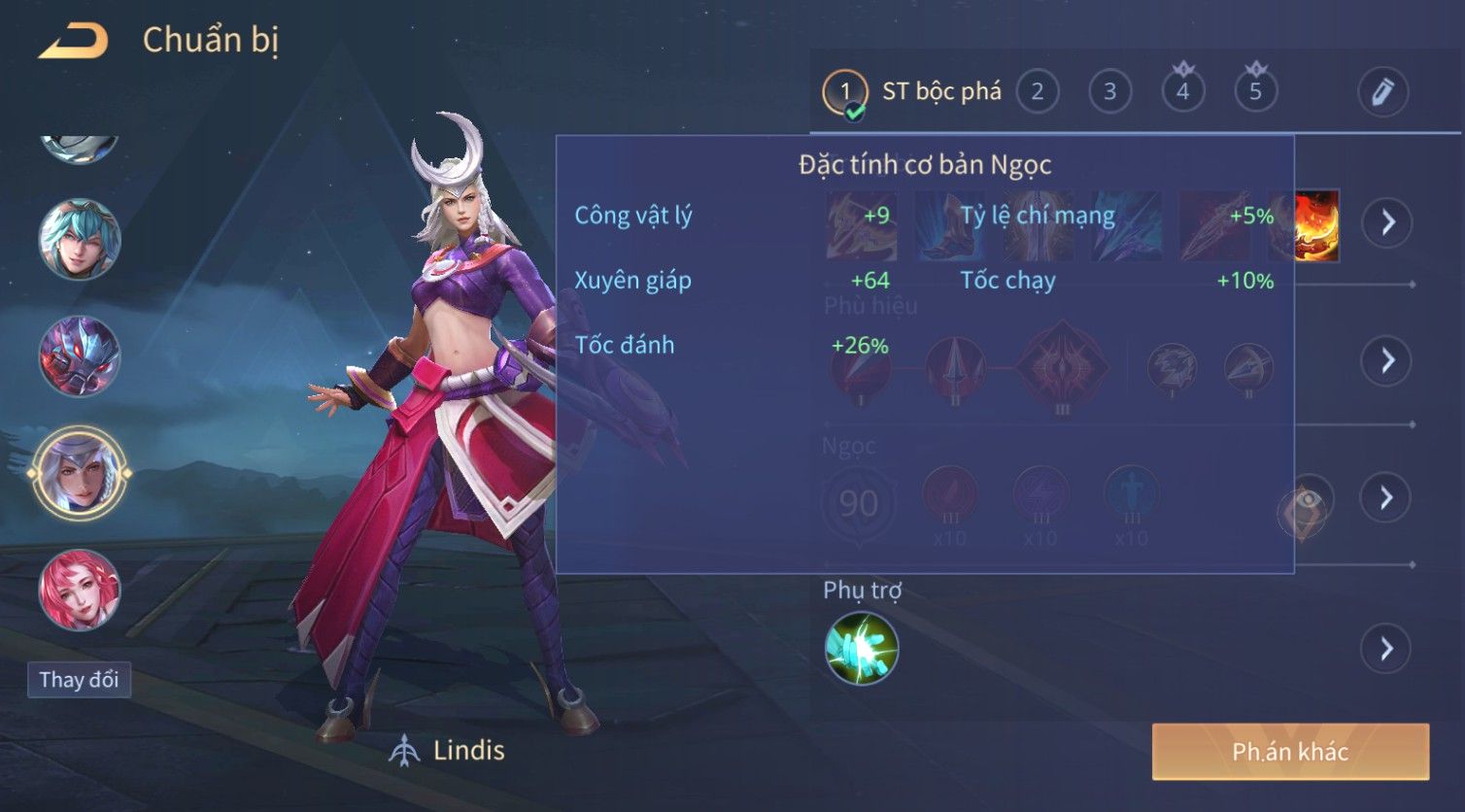Tap the Thay đổi button
The image size is (1465, 812).
pos(79,679)
